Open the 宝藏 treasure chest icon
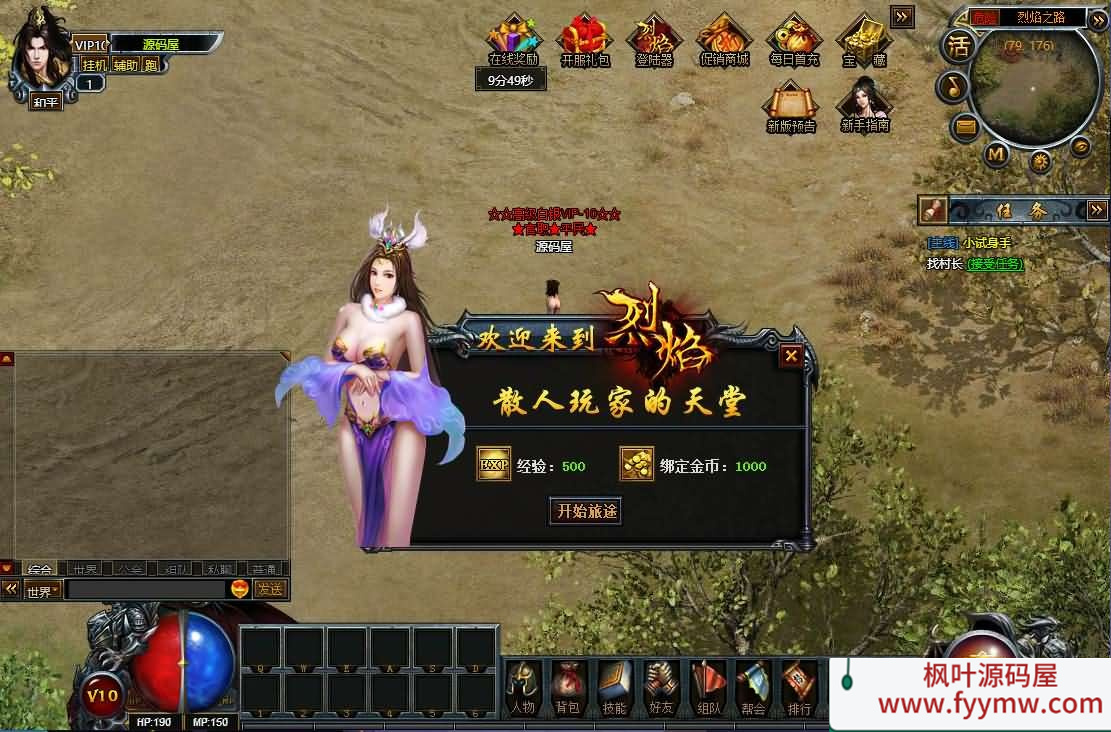1111x732 pixels. click(x=863, y=40)
